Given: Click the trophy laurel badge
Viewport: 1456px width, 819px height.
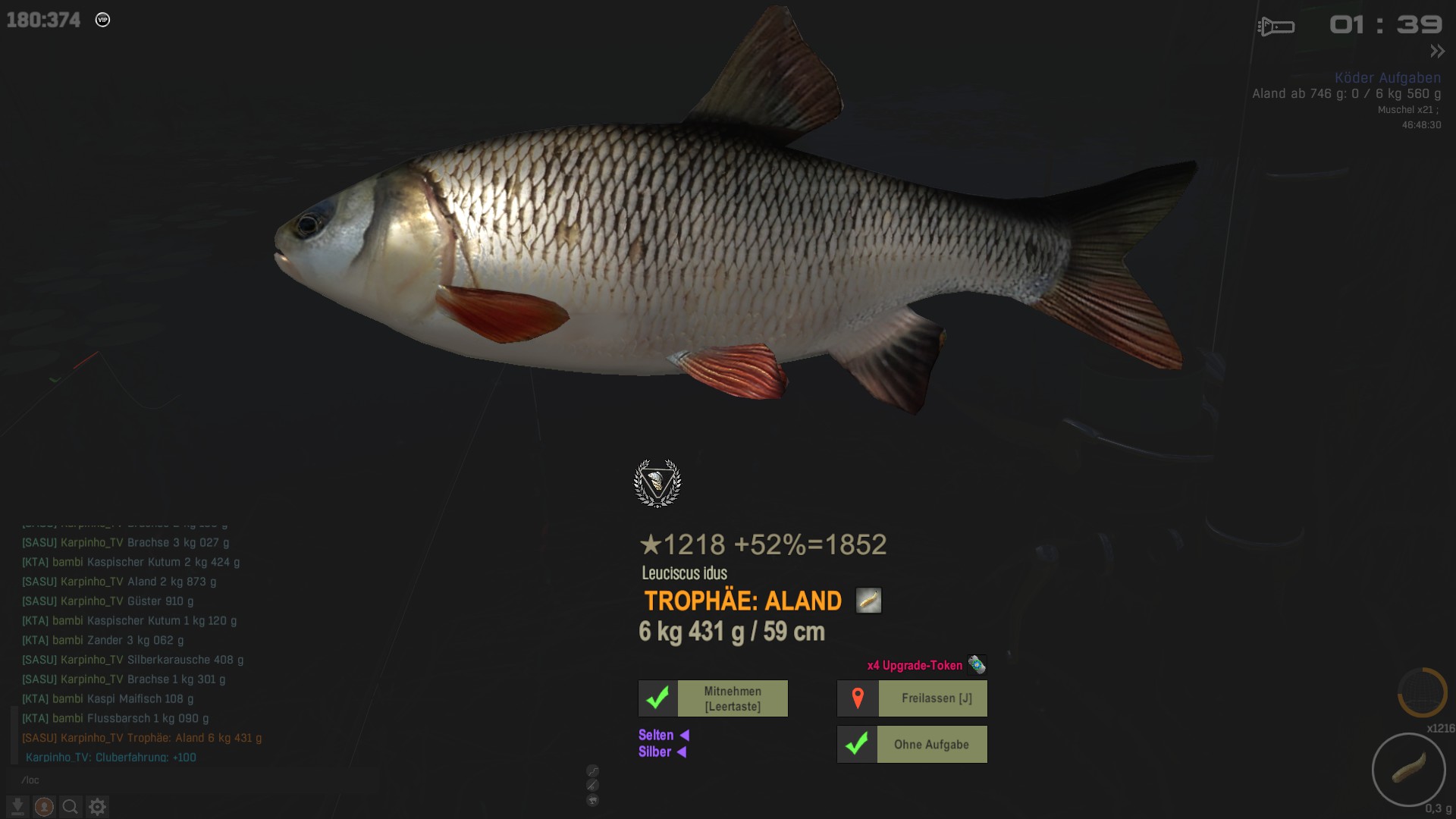Looking at the screenshot, I should tap(657, 483).
